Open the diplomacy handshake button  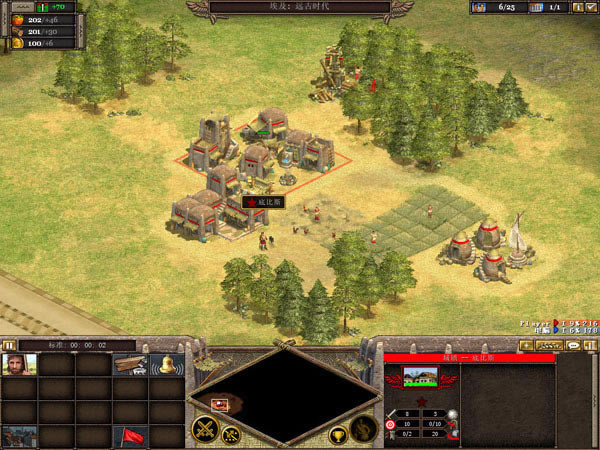547,345
